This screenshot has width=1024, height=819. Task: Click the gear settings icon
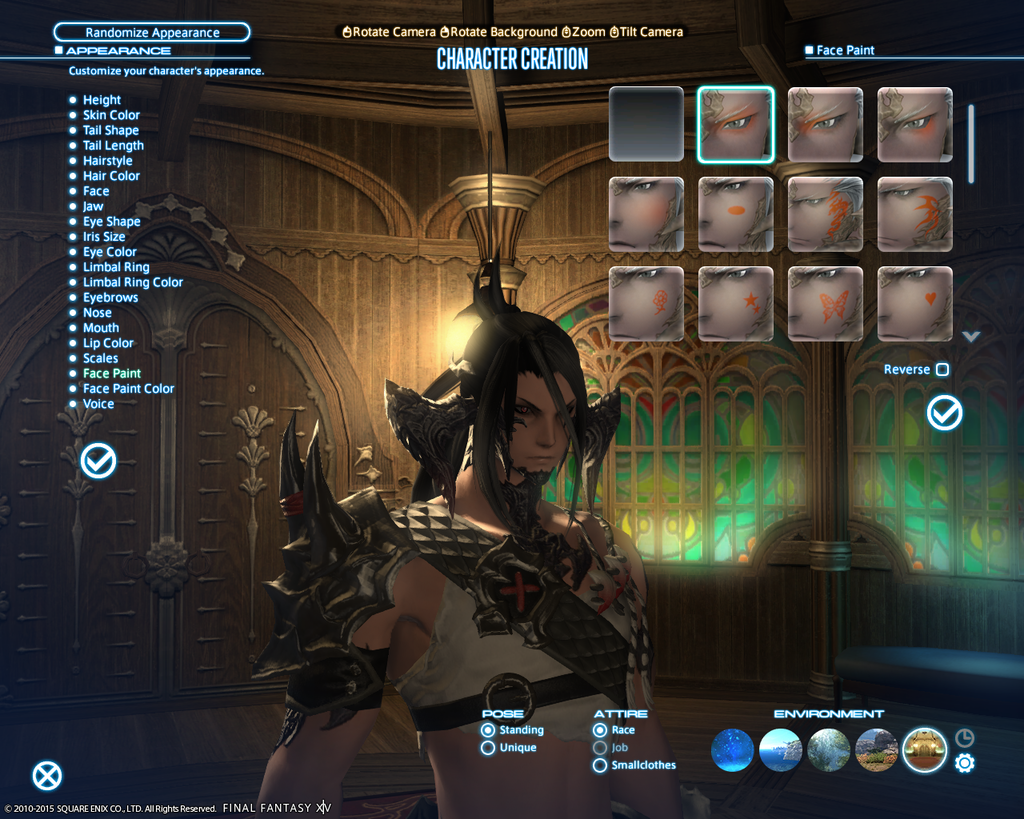[965, 764]
